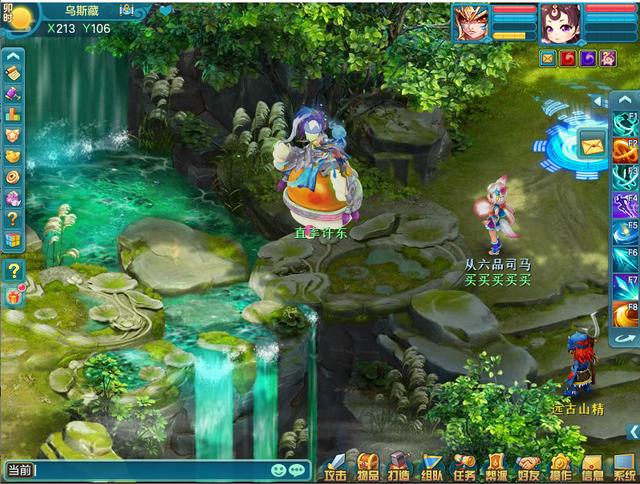Image resolution: width=640 pixels, height=484 pixels.
Task: Open the 组队 team panel
Action: click(x=432, y=467)
